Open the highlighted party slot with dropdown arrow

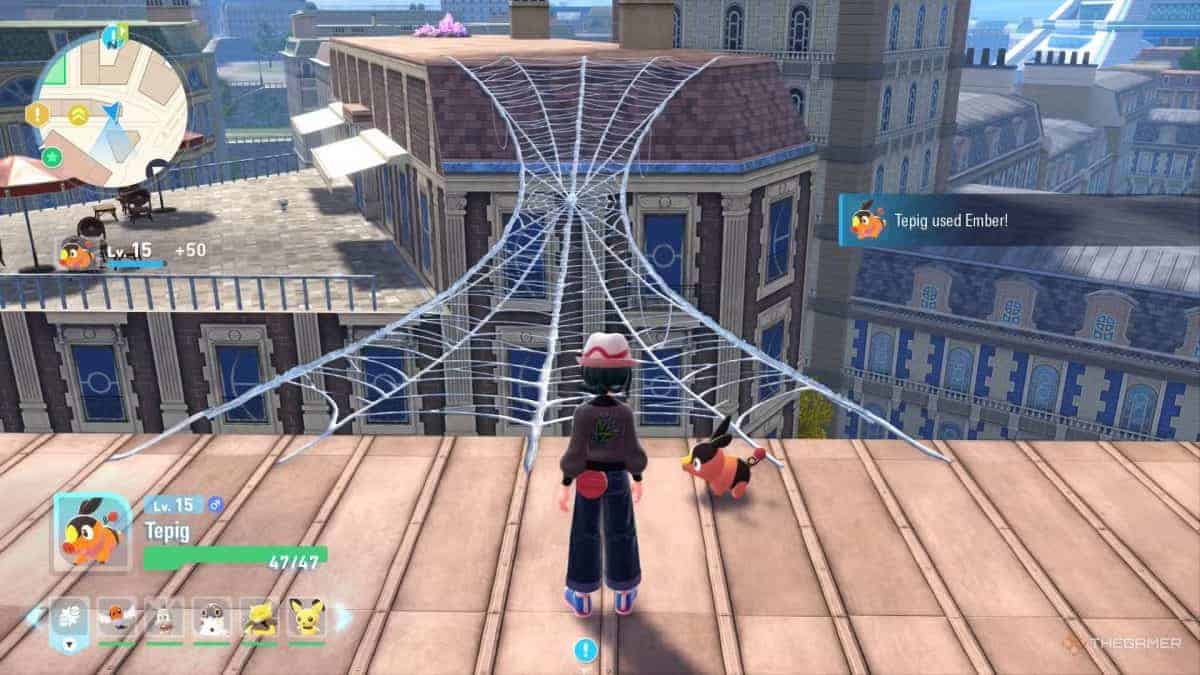pyautogui.click(x=69, y=620)
